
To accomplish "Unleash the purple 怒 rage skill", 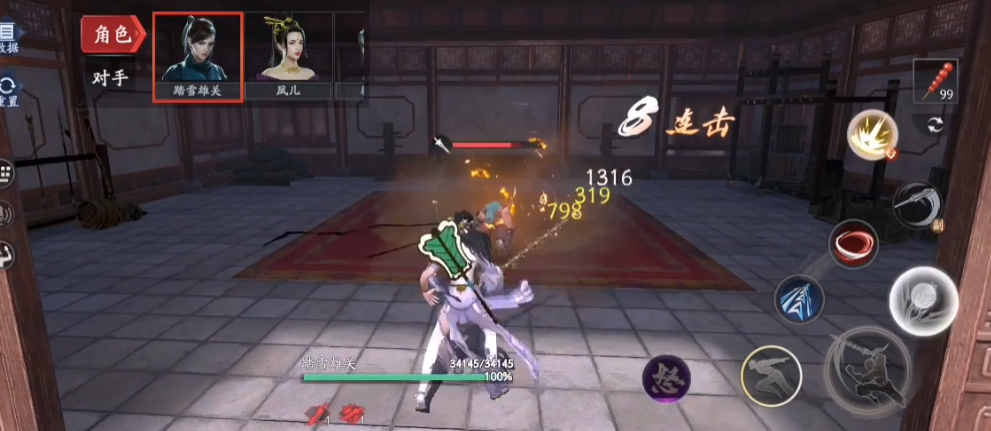I will 666,377.
